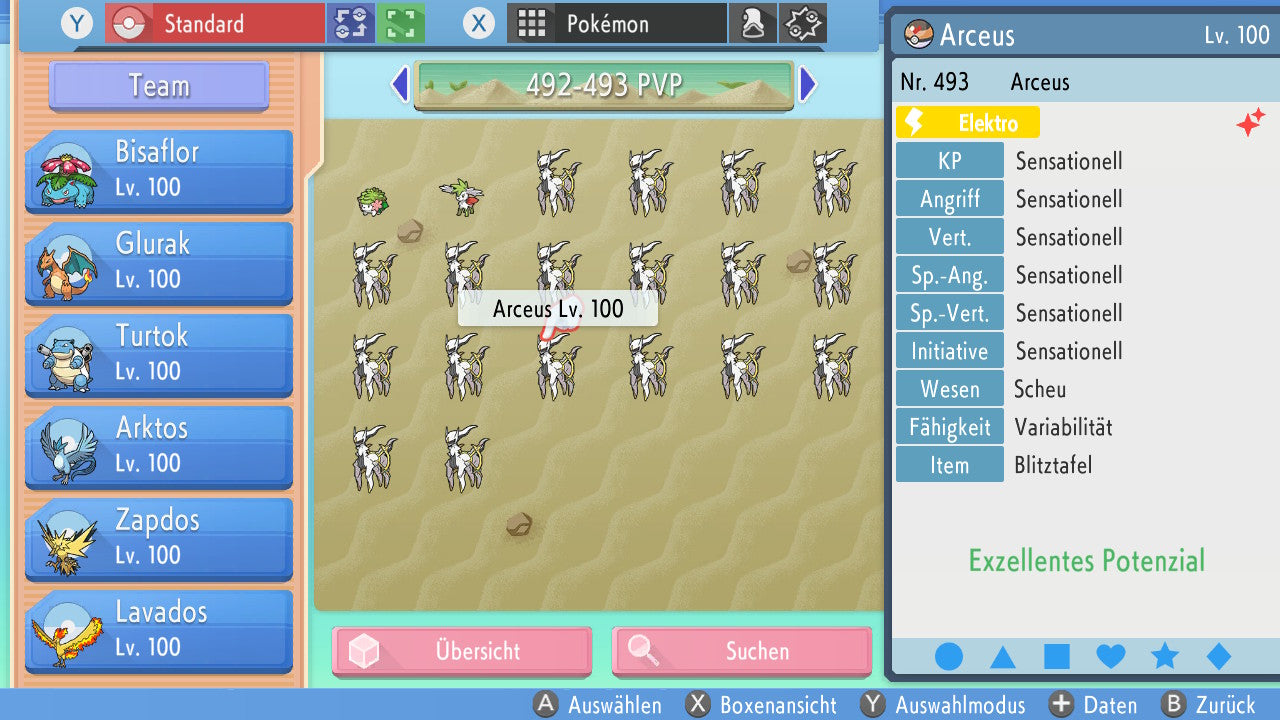Click the trainer profile icon
The width and height of the screenshot is (1280, 720).
pyautogui.click(x=753, y=23)
